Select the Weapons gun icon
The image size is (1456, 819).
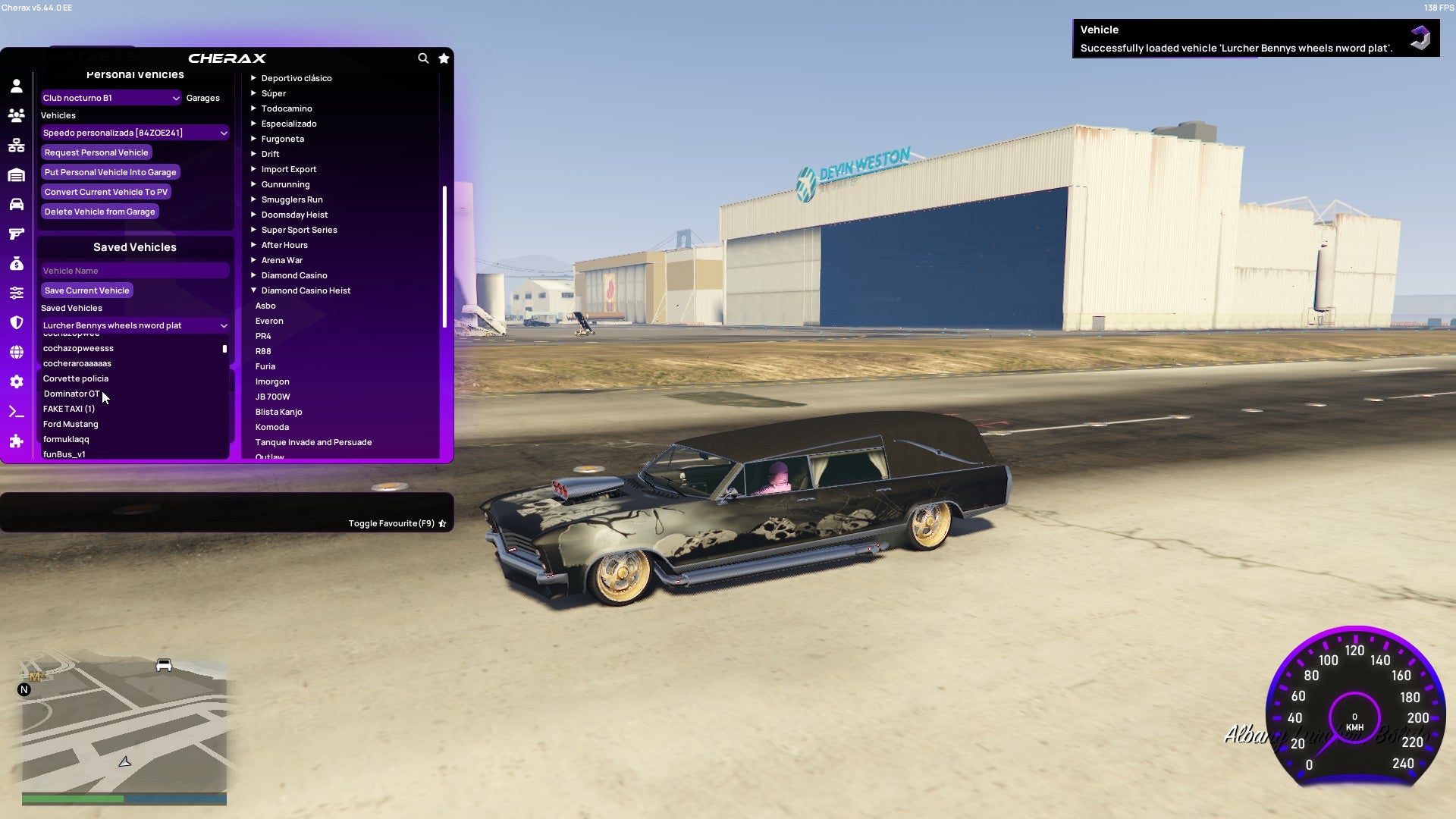tap(16, 234)
